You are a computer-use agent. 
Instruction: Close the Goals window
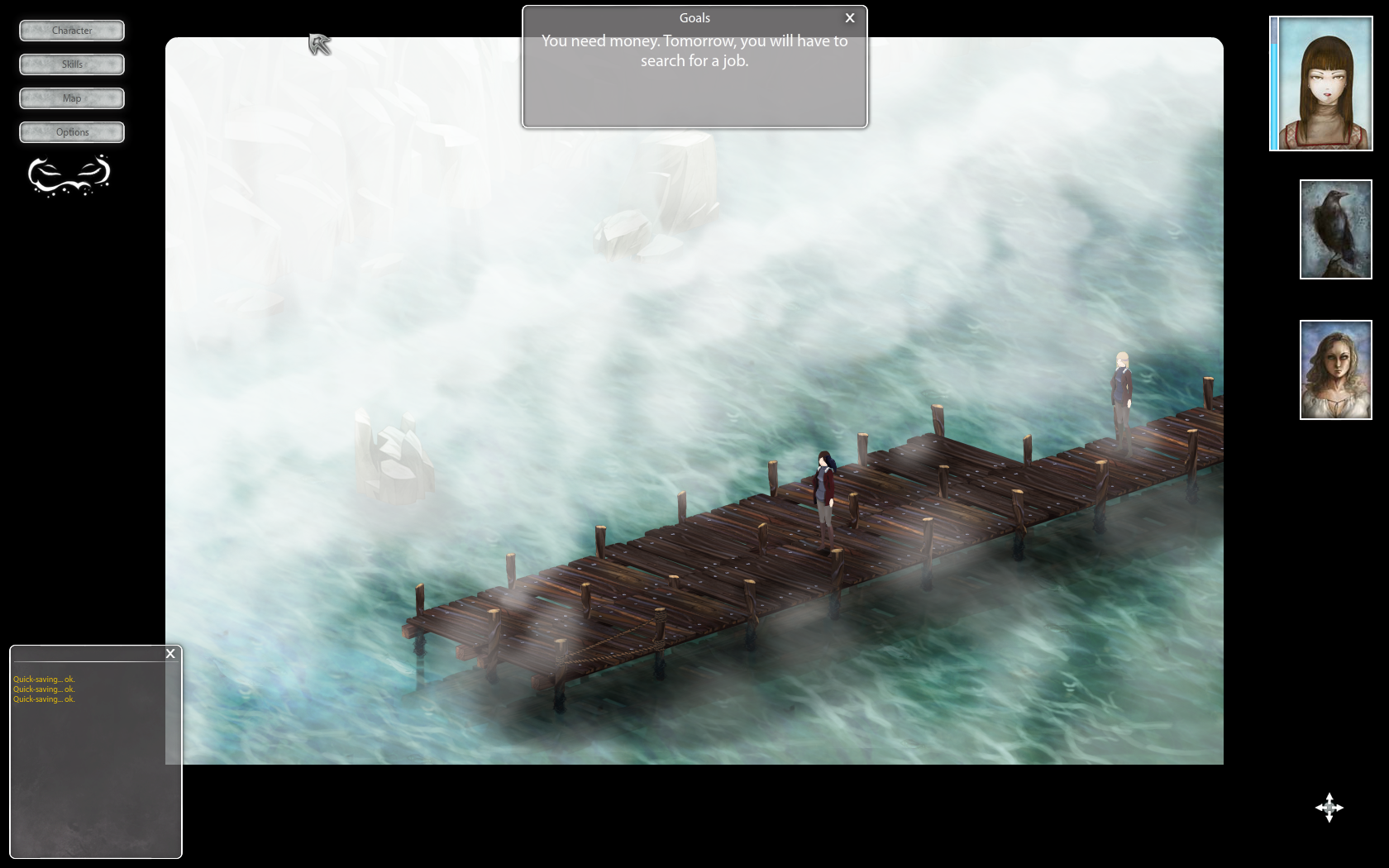coord(849,17)
